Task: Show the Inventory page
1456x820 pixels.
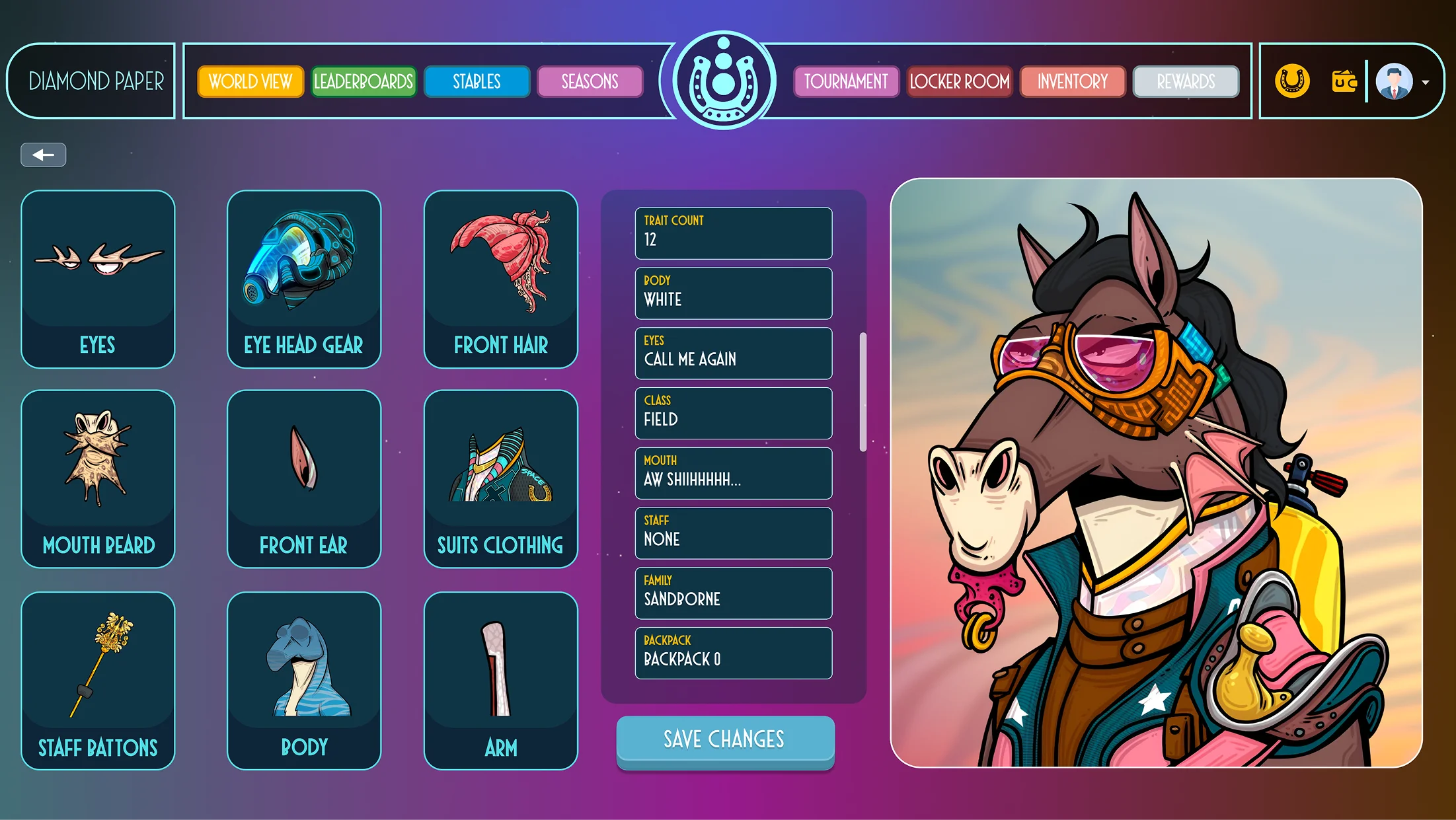Action: tap(1072, 82)
